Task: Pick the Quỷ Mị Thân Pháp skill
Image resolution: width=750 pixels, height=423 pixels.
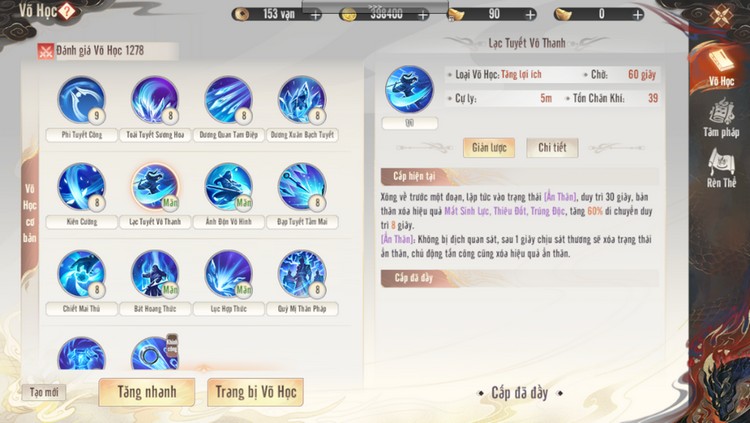Action: (301, 274)
